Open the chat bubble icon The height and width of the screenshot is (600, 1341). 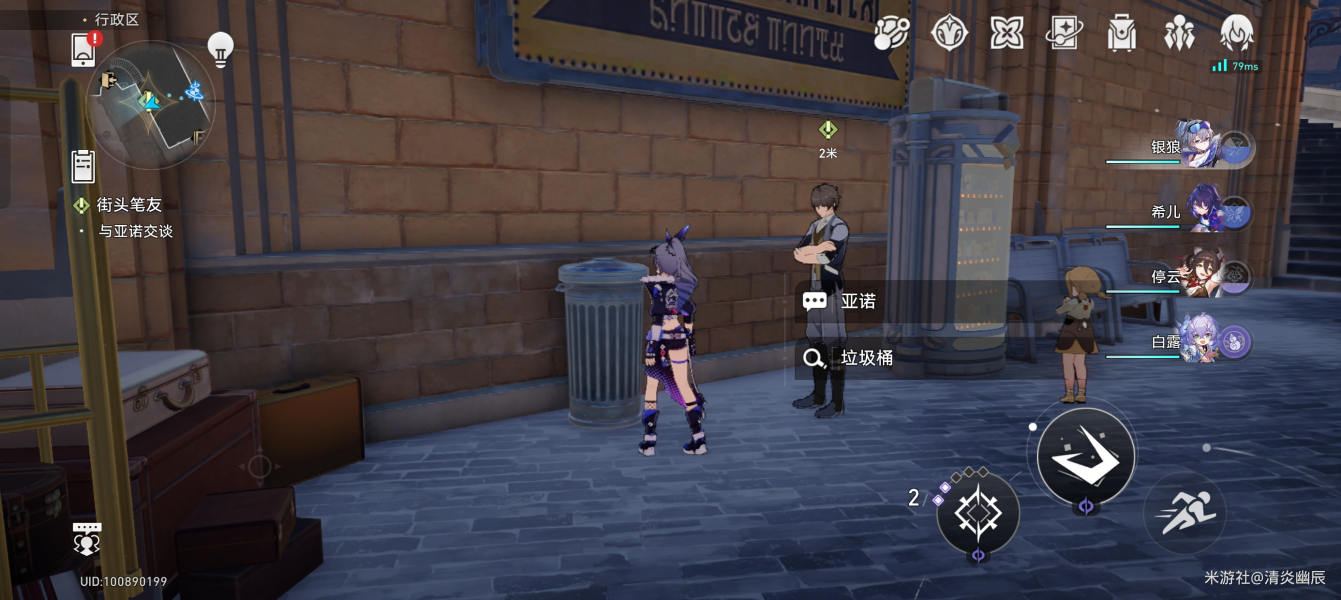pos(88,539)
